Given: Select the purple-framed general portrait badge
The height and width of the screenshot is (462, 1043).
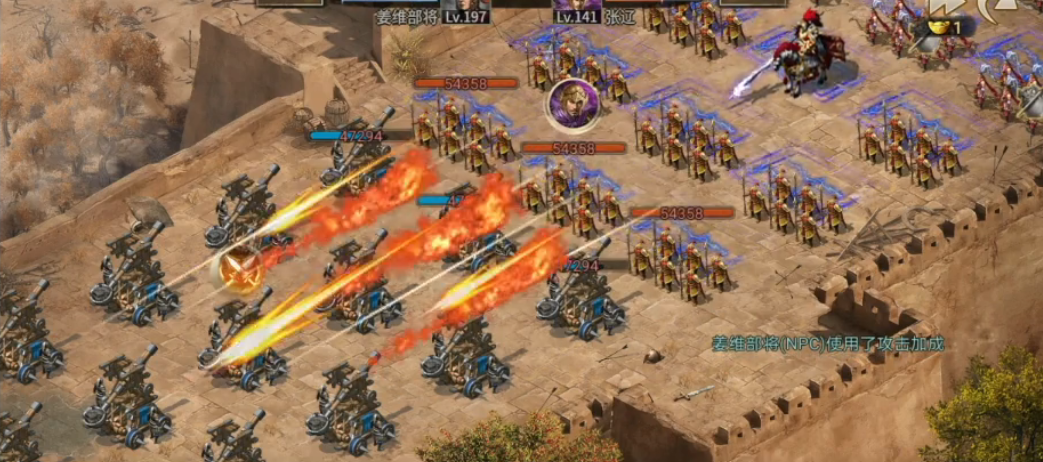Looking at the screenshot, I should tap(573, 103).
